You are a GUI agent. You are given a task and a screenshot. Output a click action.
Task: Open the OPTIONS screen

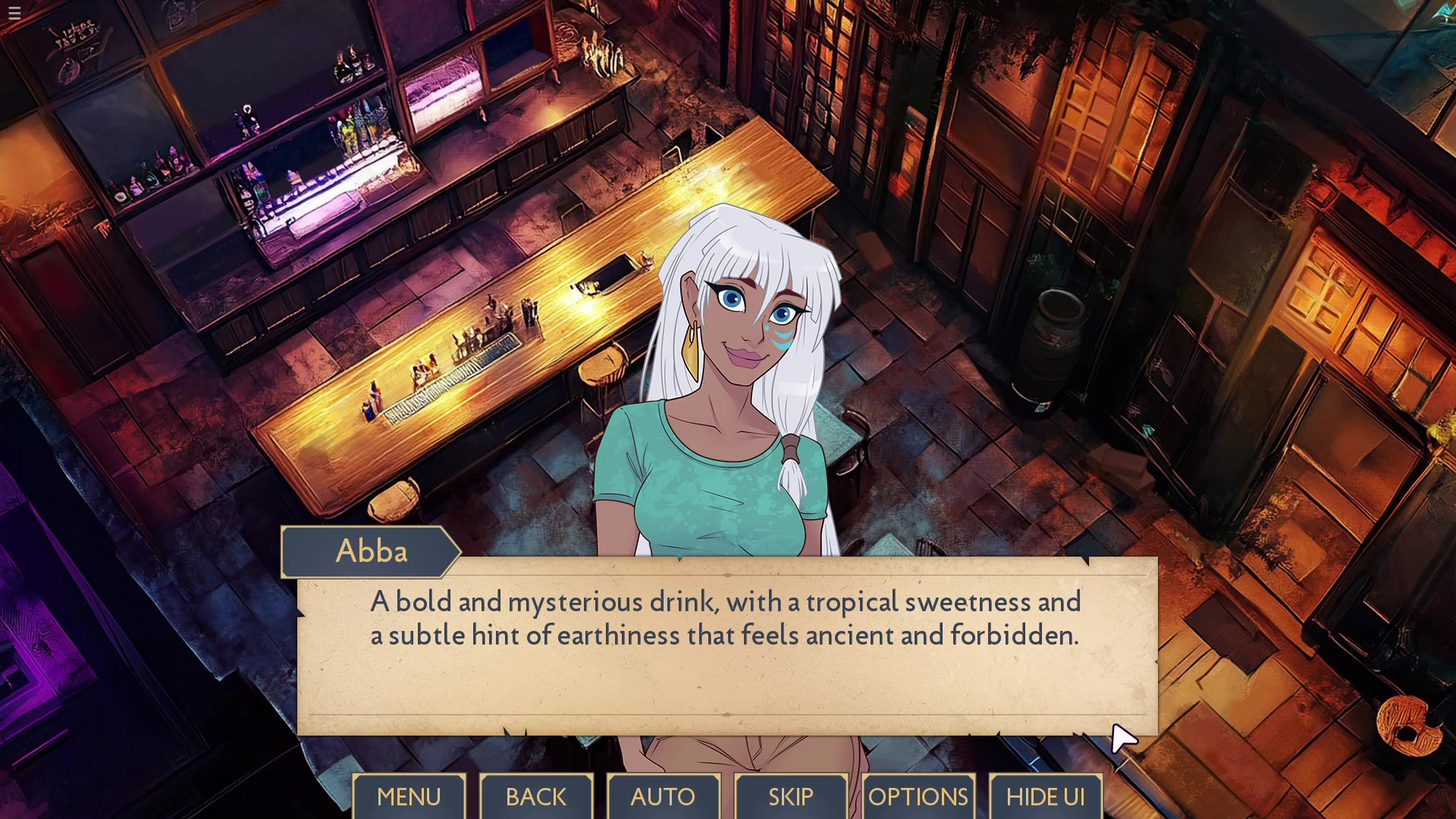(918, 796)
